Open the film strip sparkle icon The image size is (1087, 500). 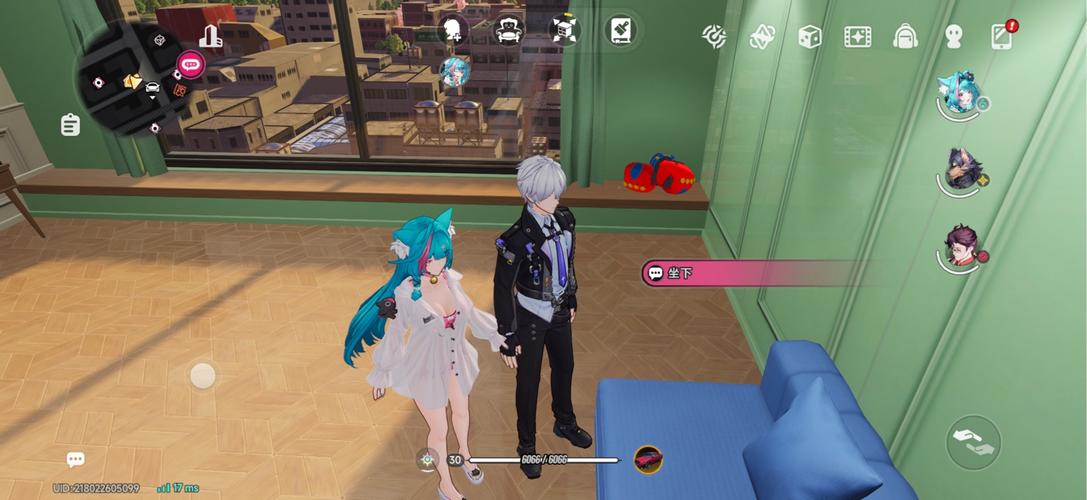pyautogui.click(x=857, y=37)
